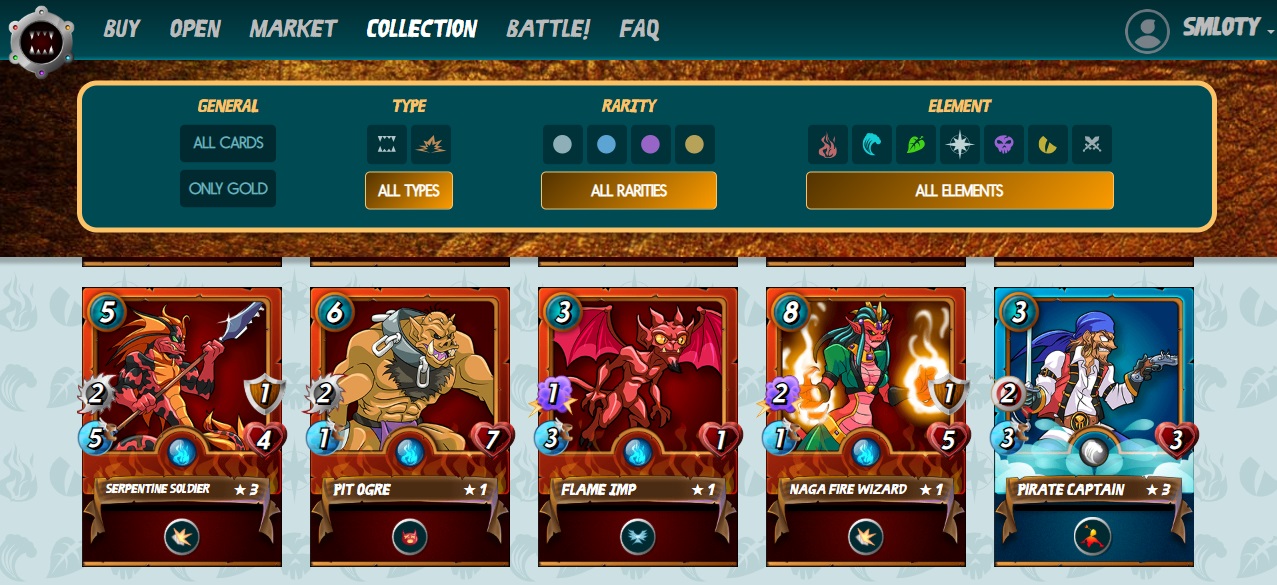The width and height of the screenshot is (1277, 585).
Task: Filter to Only Gold cards
Action: 228,189
